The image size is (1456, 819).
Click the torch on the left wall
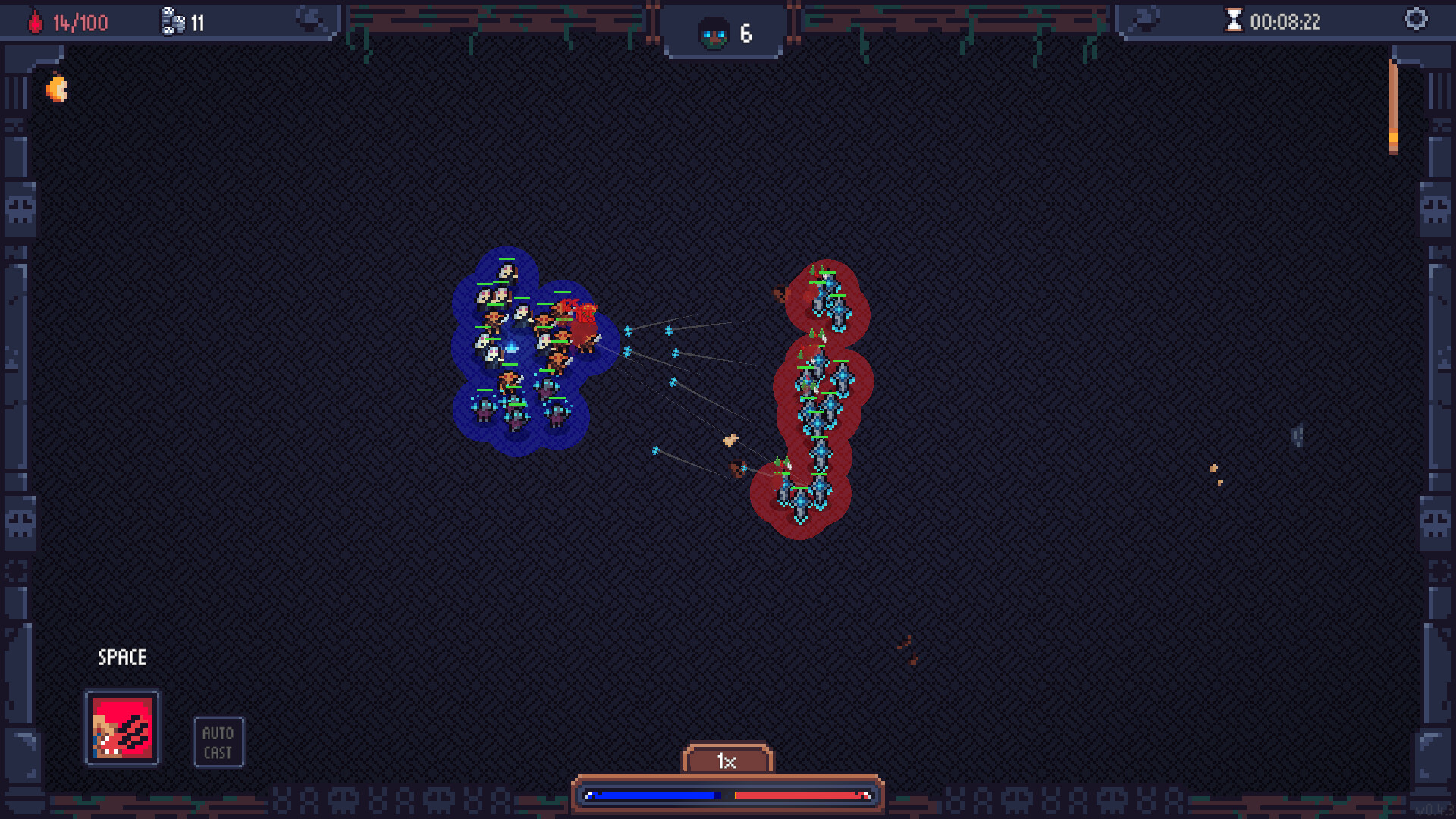[x=57, y=87]
